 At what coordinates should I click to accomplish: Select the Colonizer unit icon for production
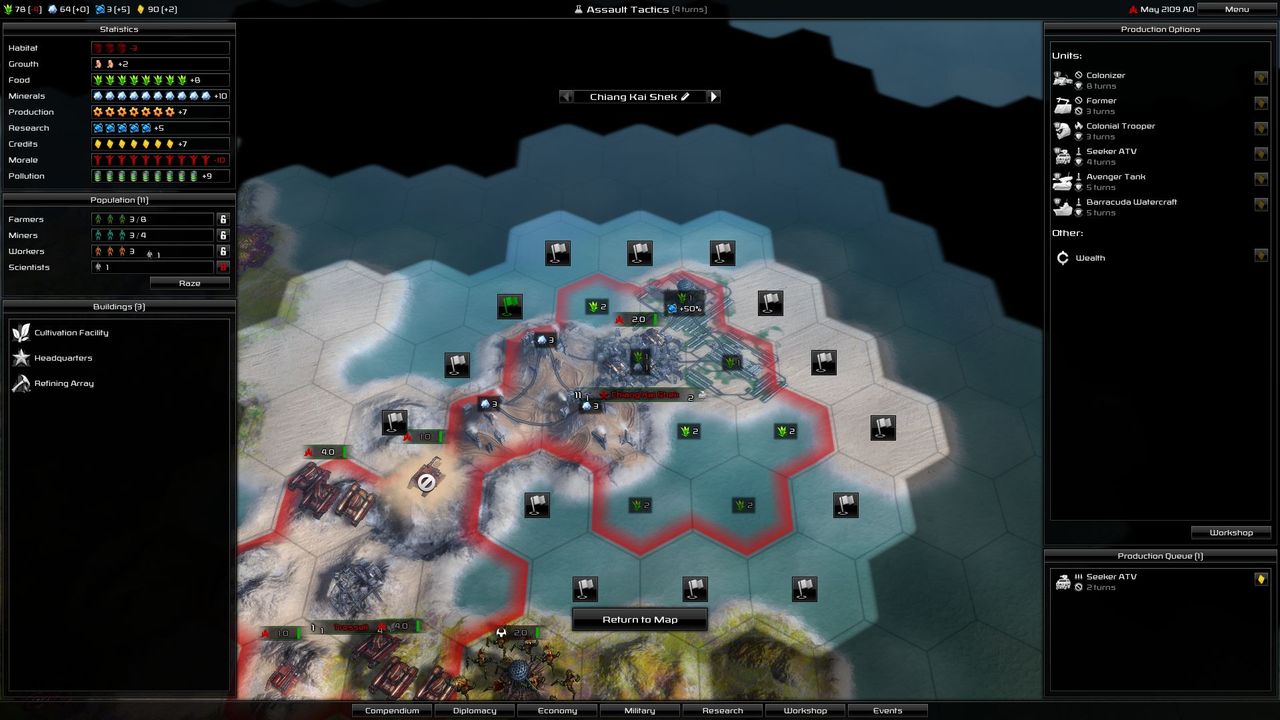point(1063,78)
